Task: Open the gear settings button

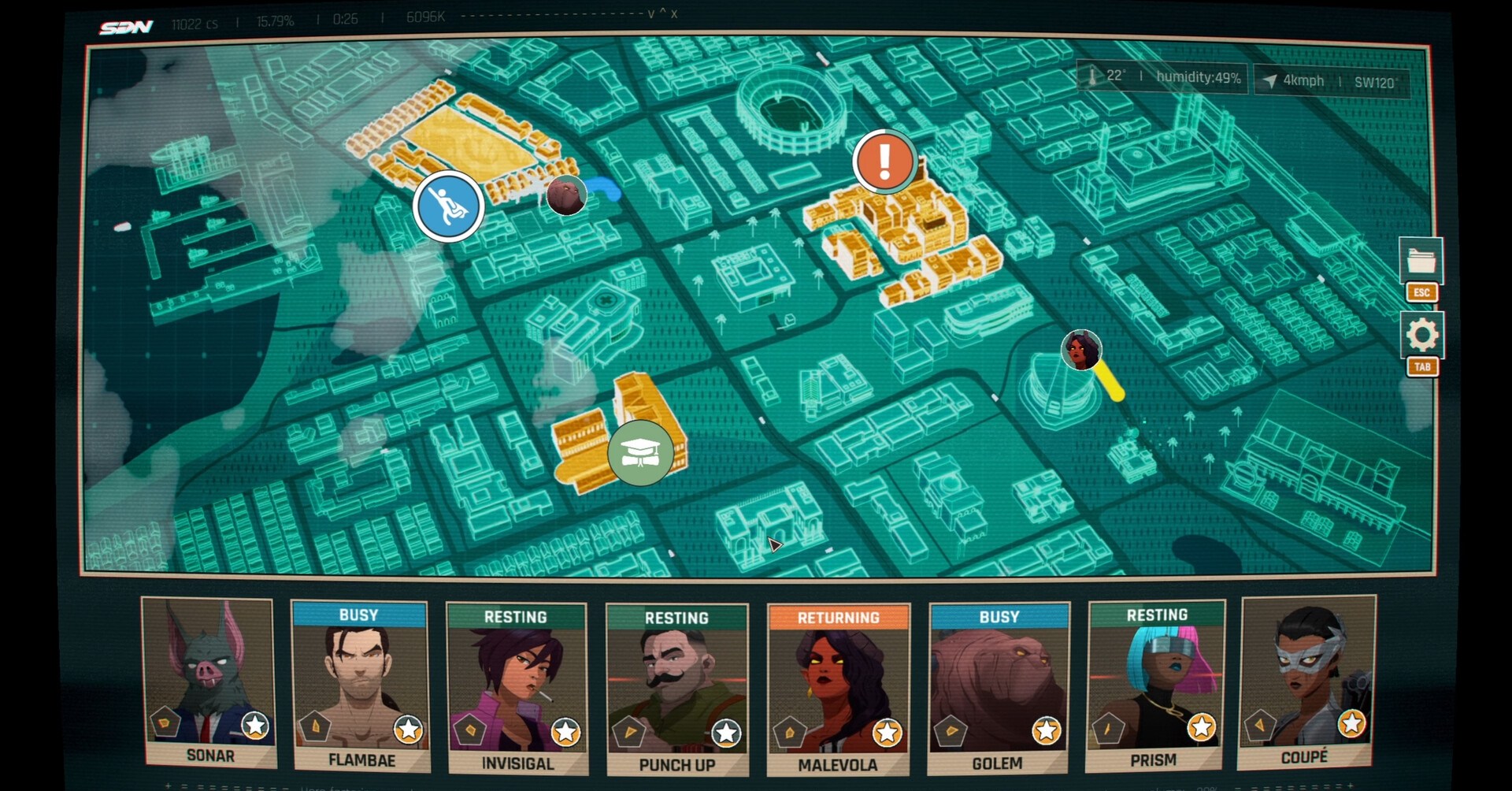Action: pos(1421,336)
